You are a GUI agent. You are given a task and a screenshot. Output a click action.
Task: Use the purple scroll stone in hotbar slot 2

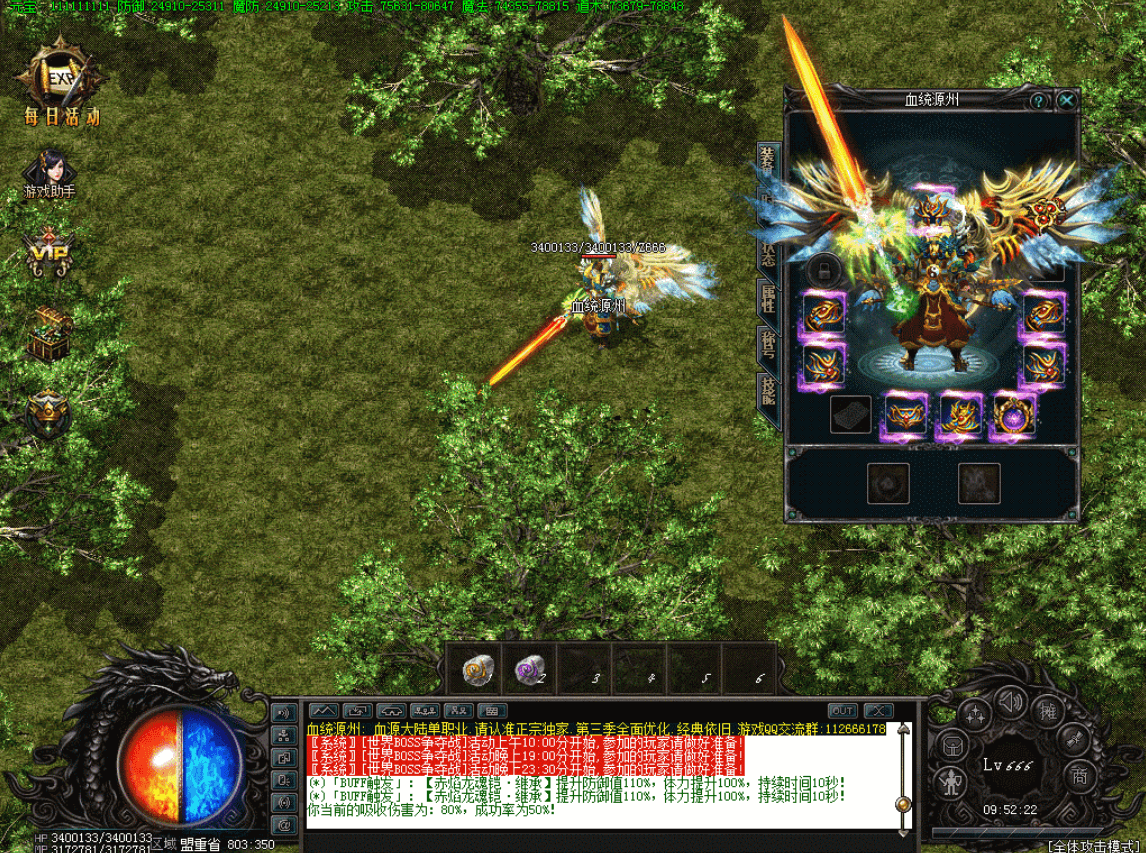click(529, 669)
